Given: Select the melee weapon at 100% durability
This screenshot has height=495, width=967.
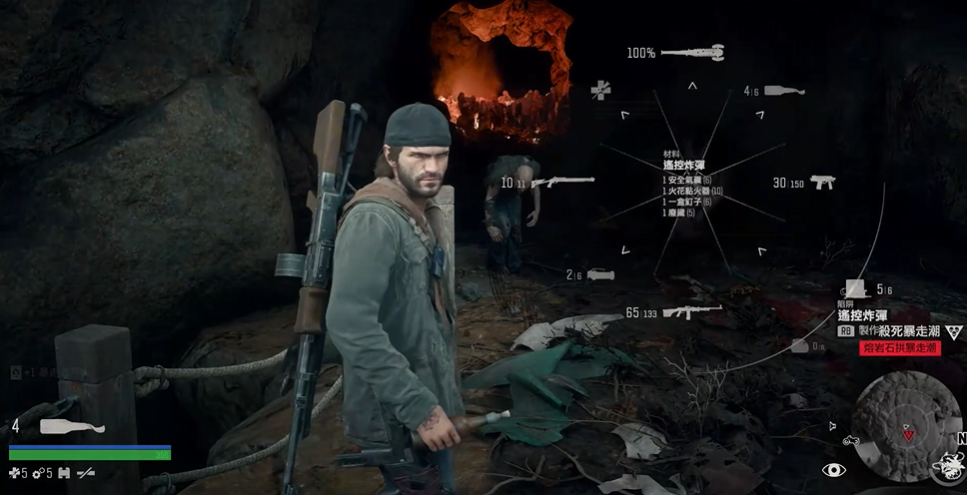Looking at the screenshot, I should 691,51.
